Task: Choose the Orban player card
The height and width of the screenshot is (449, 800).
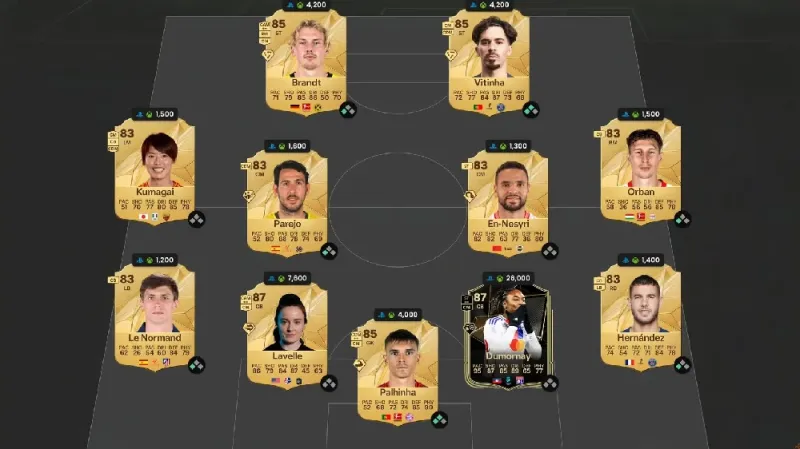Action: tap(641, 171)
